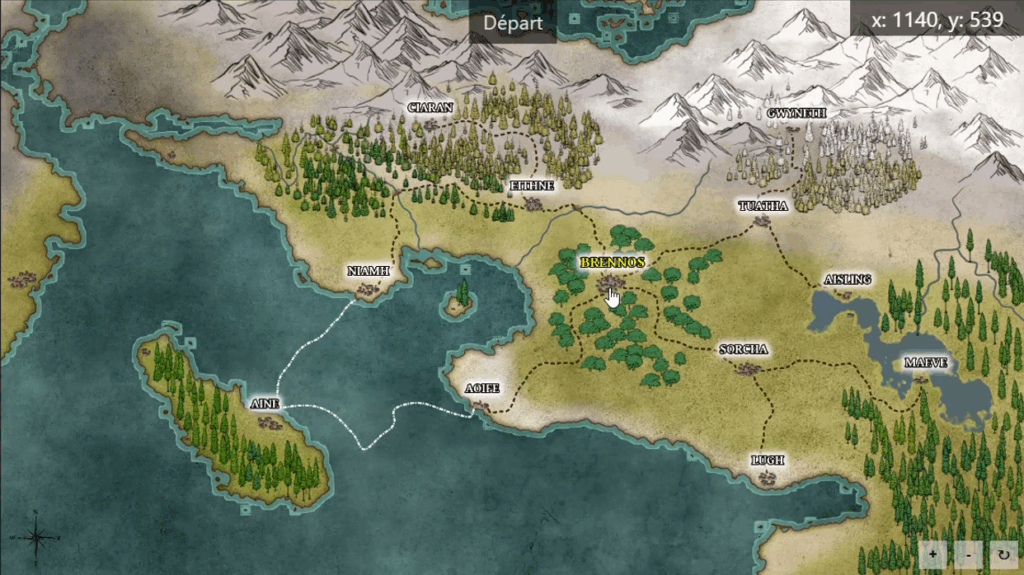The height and width of the screenshot is (575, 1024).
Task: Pick the Aoife port town marker
Action: pyautogui.click(x=483, y=405)
